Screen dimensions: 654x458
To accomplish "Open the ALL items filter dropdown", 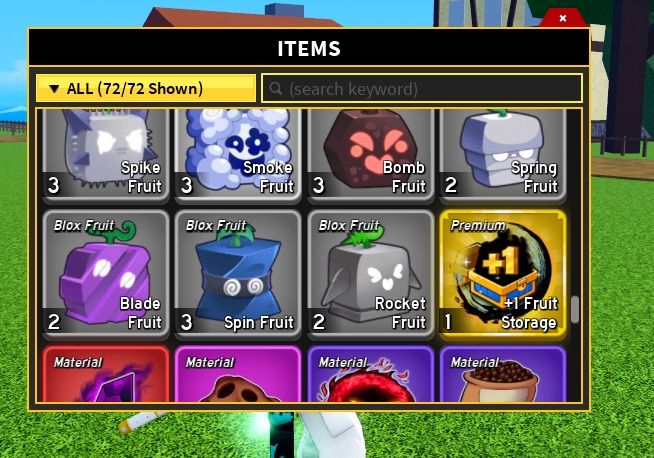I will tap(146, 88).
